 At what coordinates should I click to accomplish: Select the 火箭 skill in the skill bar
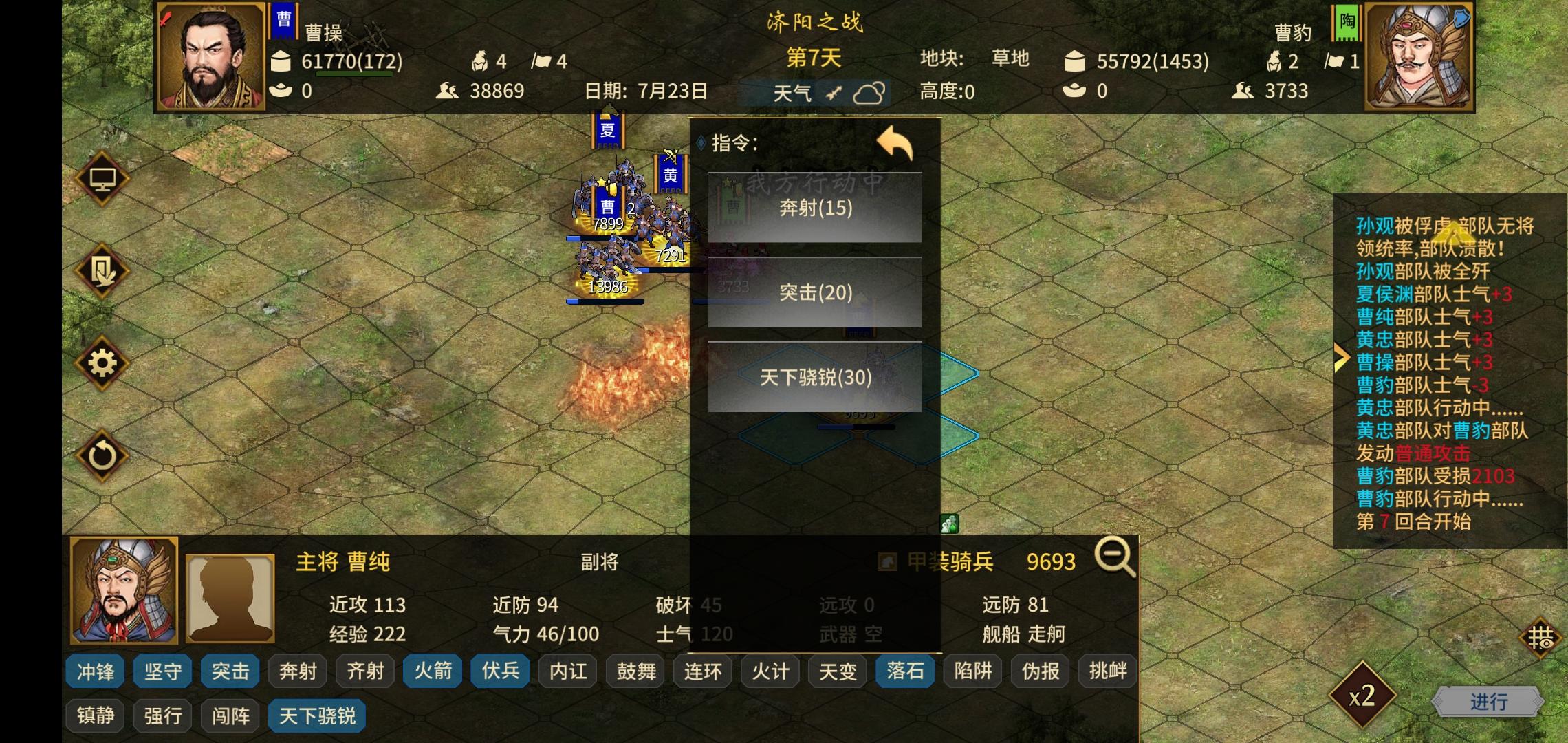(x=431, y=671)
